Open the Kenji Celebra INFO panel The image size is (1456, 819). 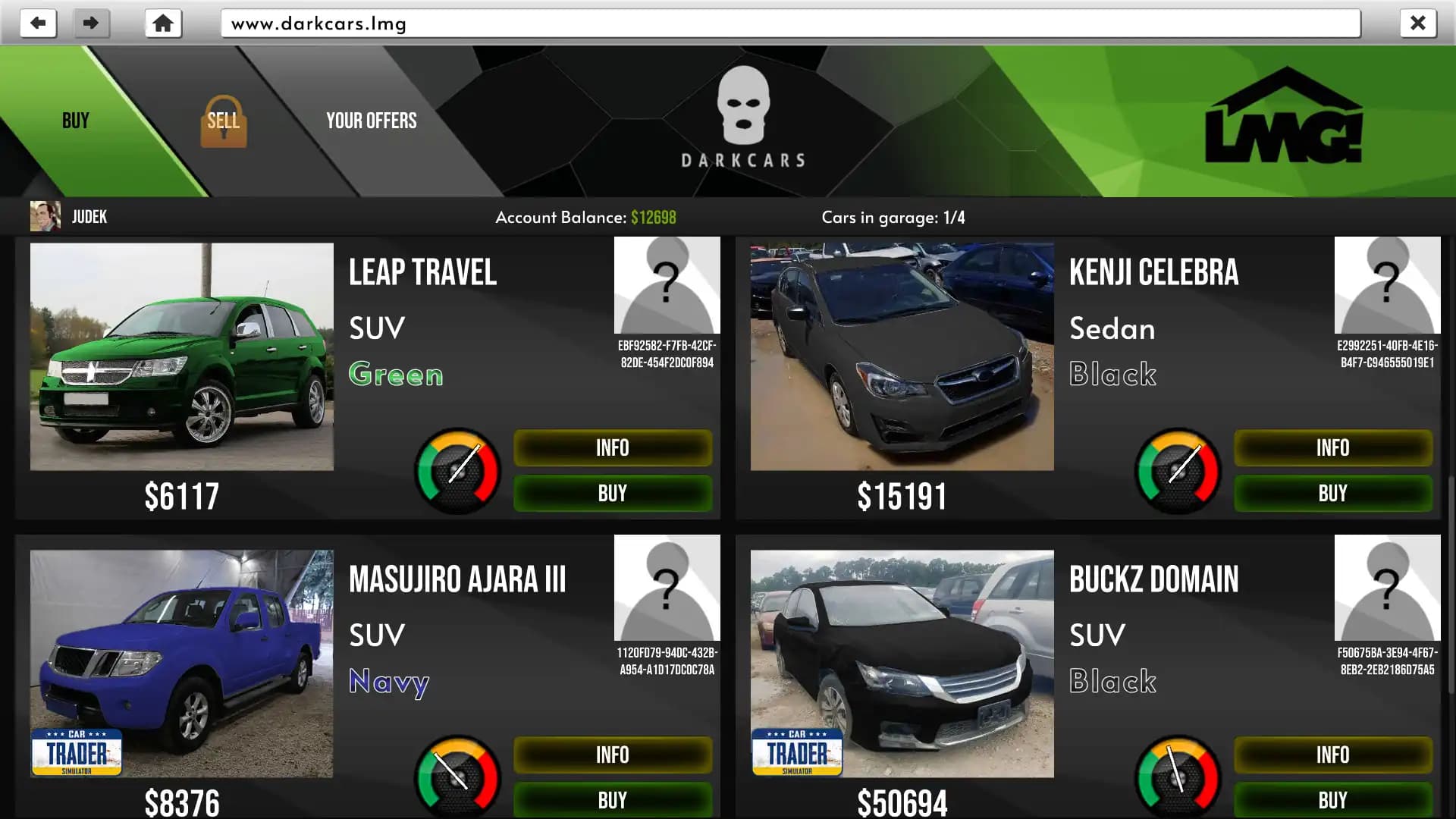pyautogui.click(x=1332, y=447)
